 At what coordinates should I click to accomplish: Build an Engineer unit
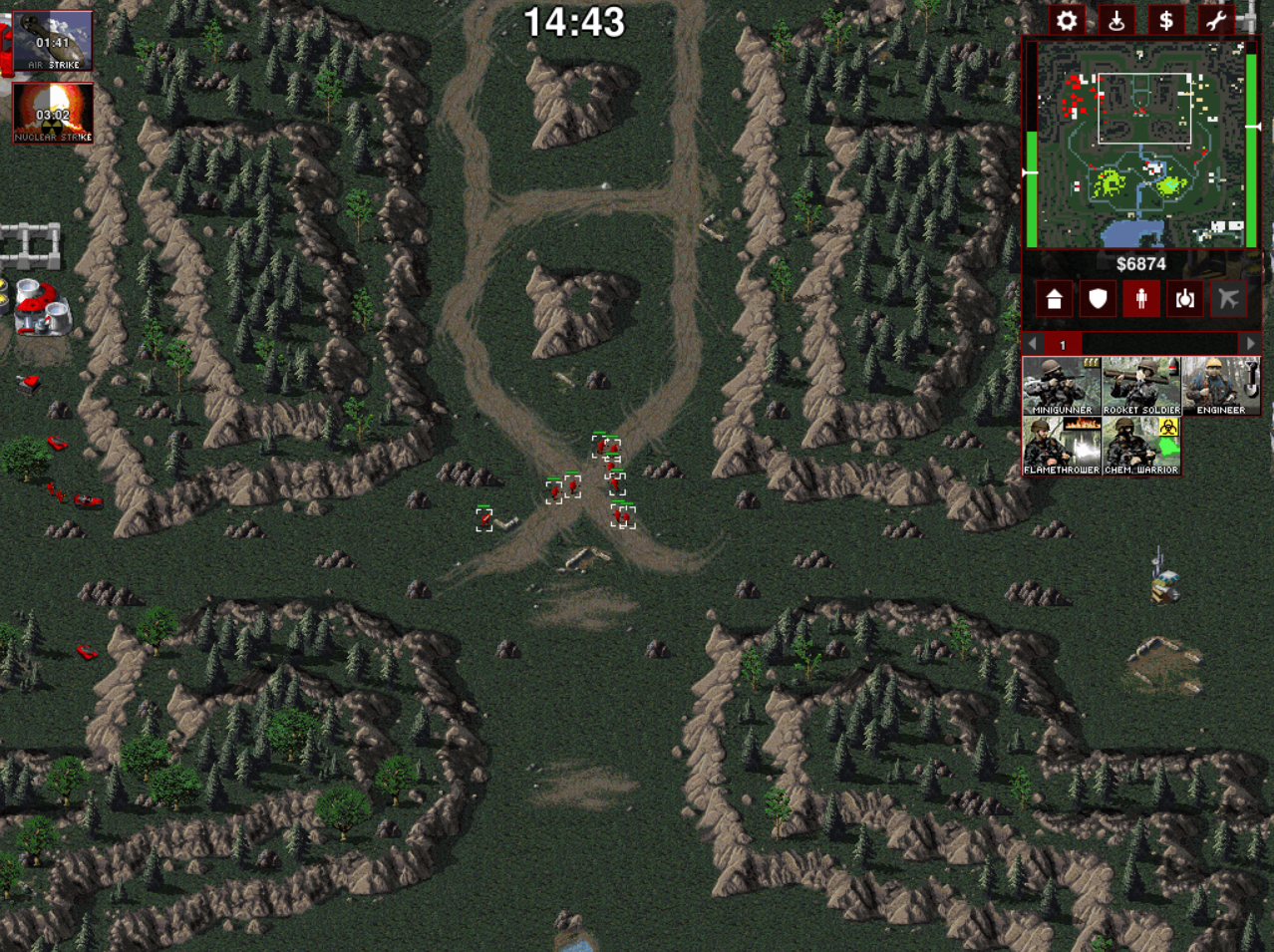pyautogui.click(x=1221, y=387)
